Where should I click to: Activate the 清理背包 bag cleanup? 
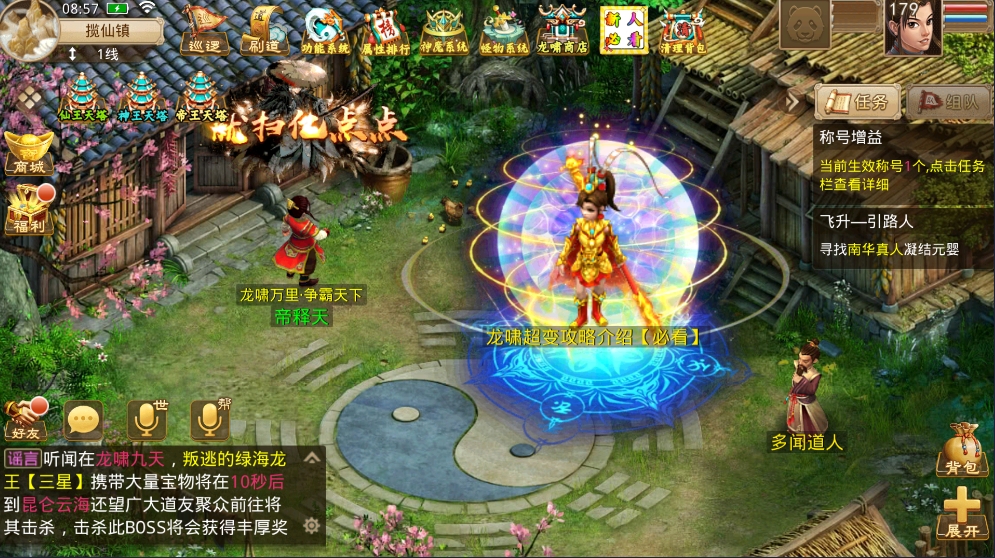pos(683,29)
